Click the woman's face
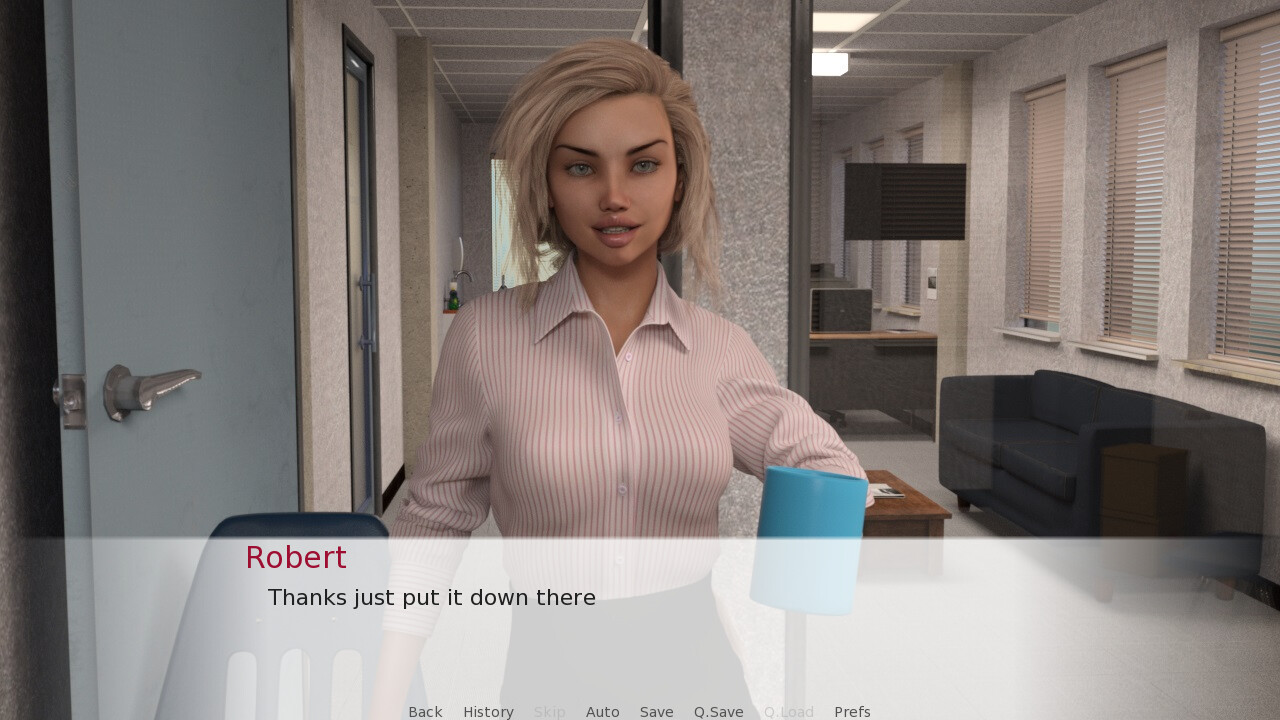This screenshot has height=720, width=1280. pos(615,190)
